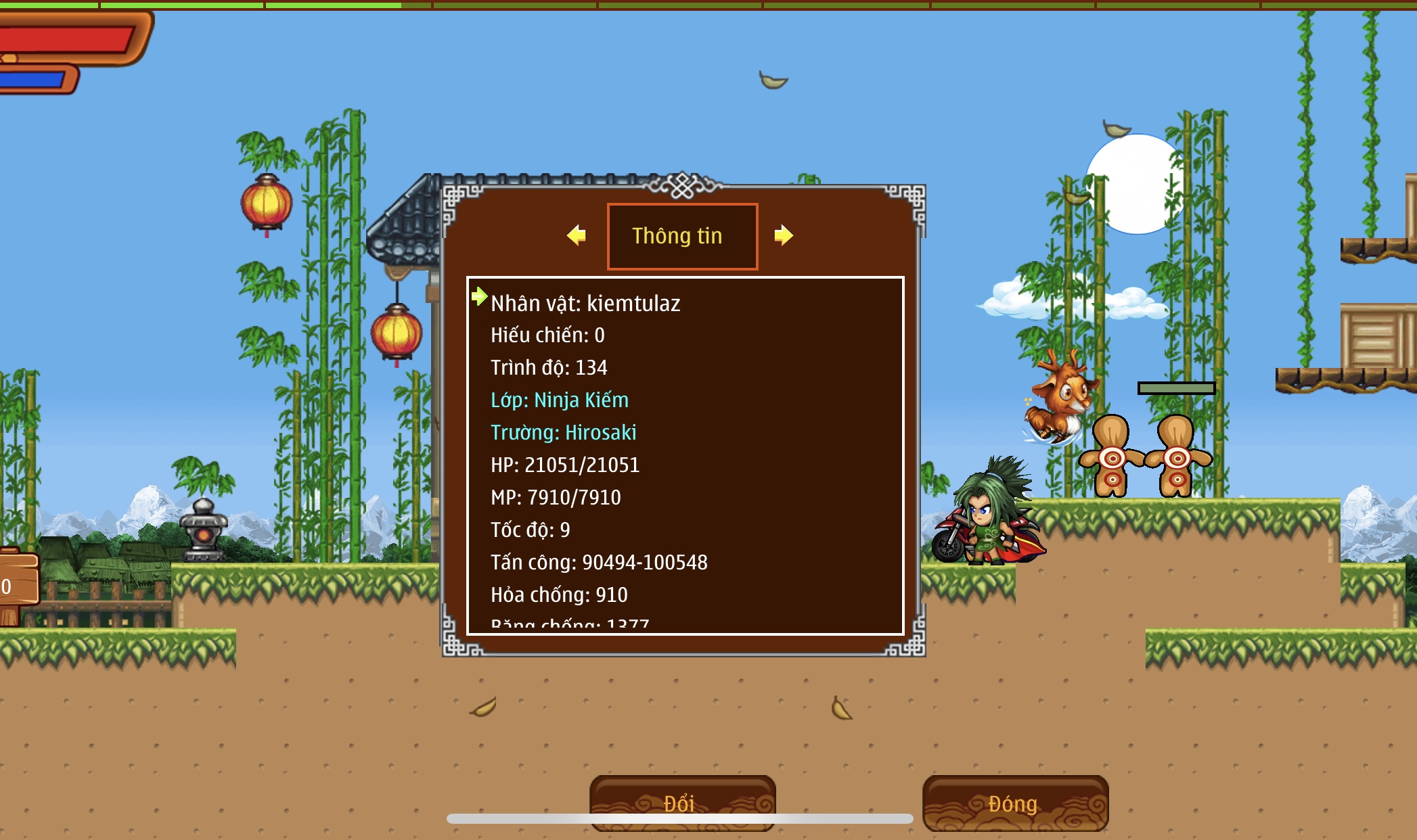Close the panel with Đóng button
This screenshot has height=840, width=1417.
1014,803
